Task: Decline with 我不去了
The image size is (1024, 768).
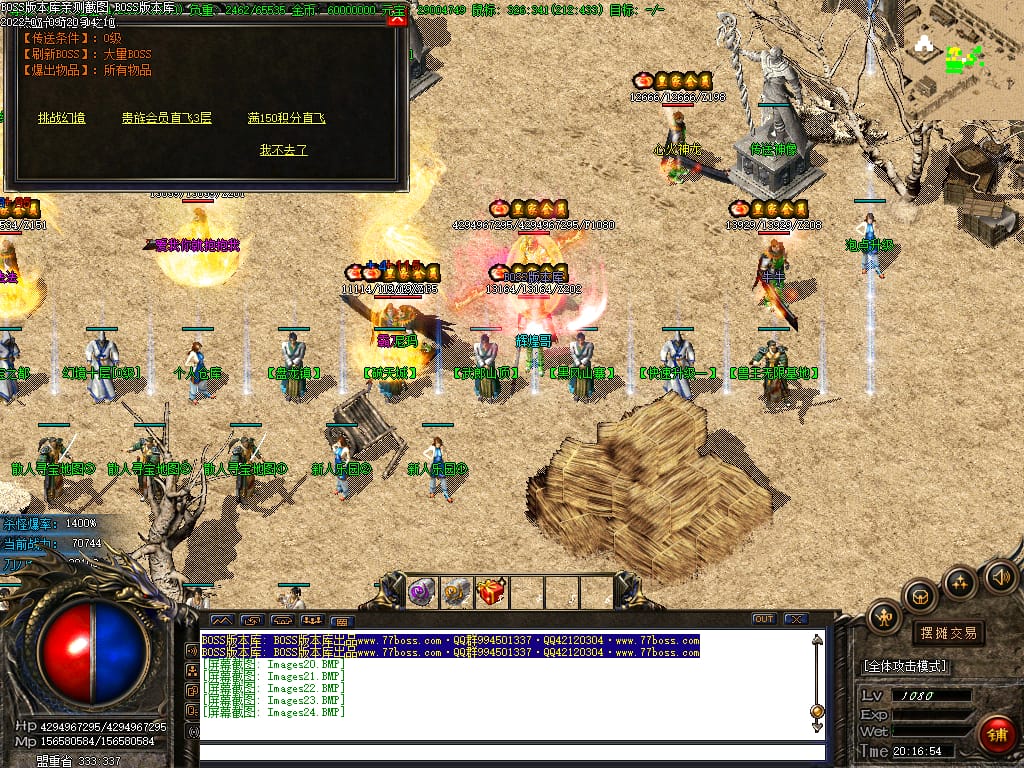Action: tap(283, 150)
